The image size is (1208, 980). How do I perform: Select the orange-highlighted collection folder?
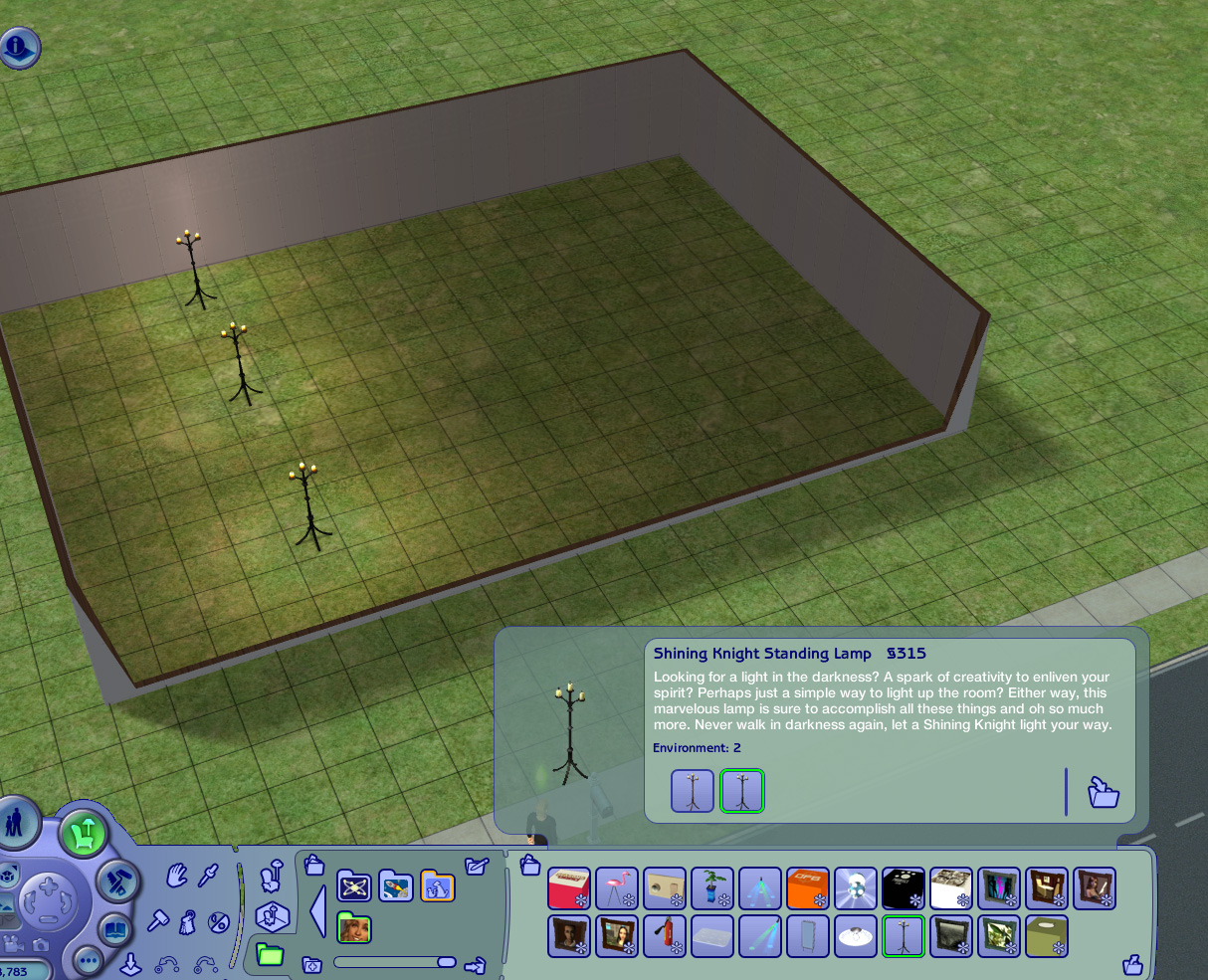tap(437, 884)
